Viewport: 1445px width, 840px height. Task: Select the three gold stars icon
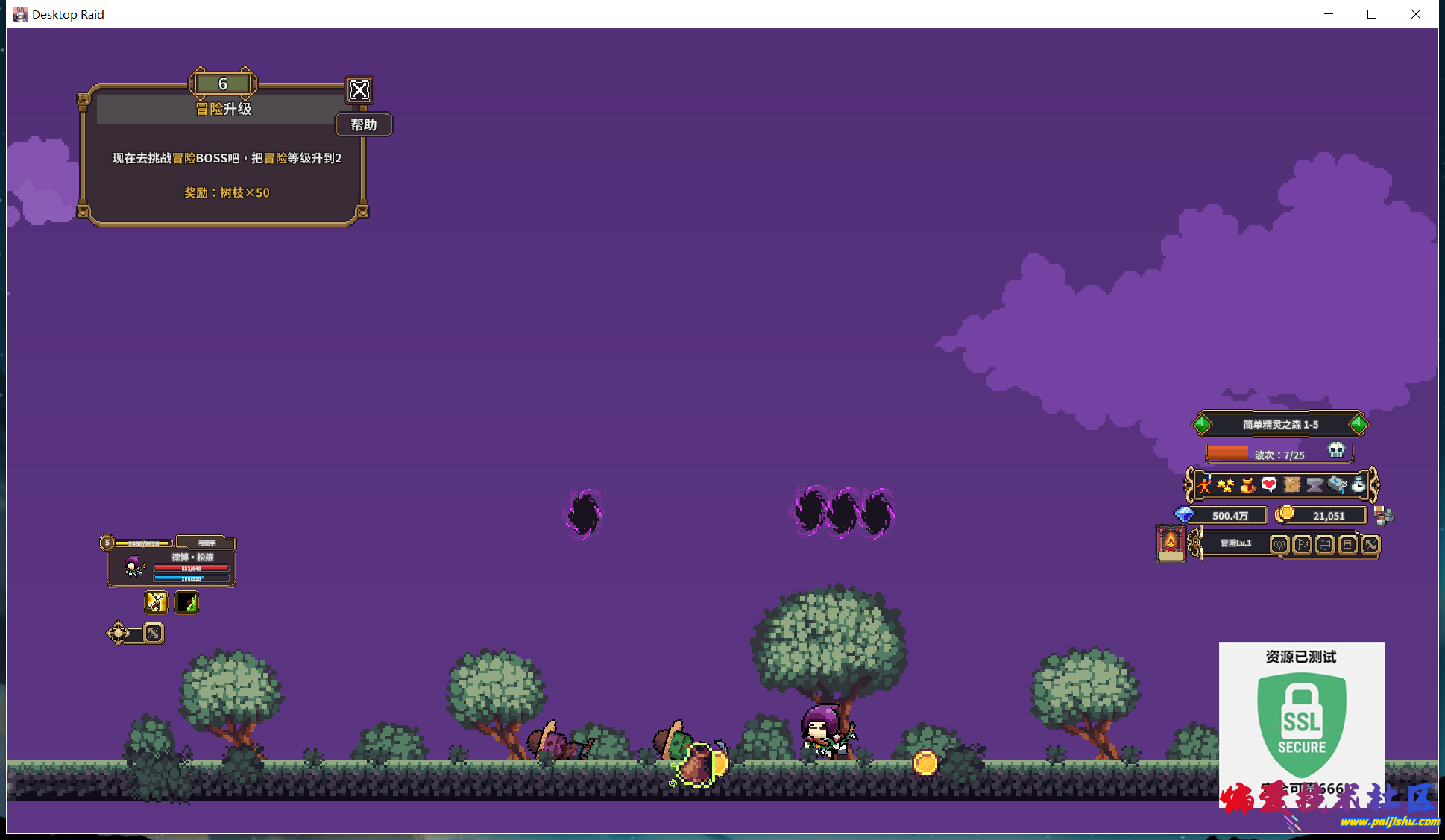click(1225, 485)
